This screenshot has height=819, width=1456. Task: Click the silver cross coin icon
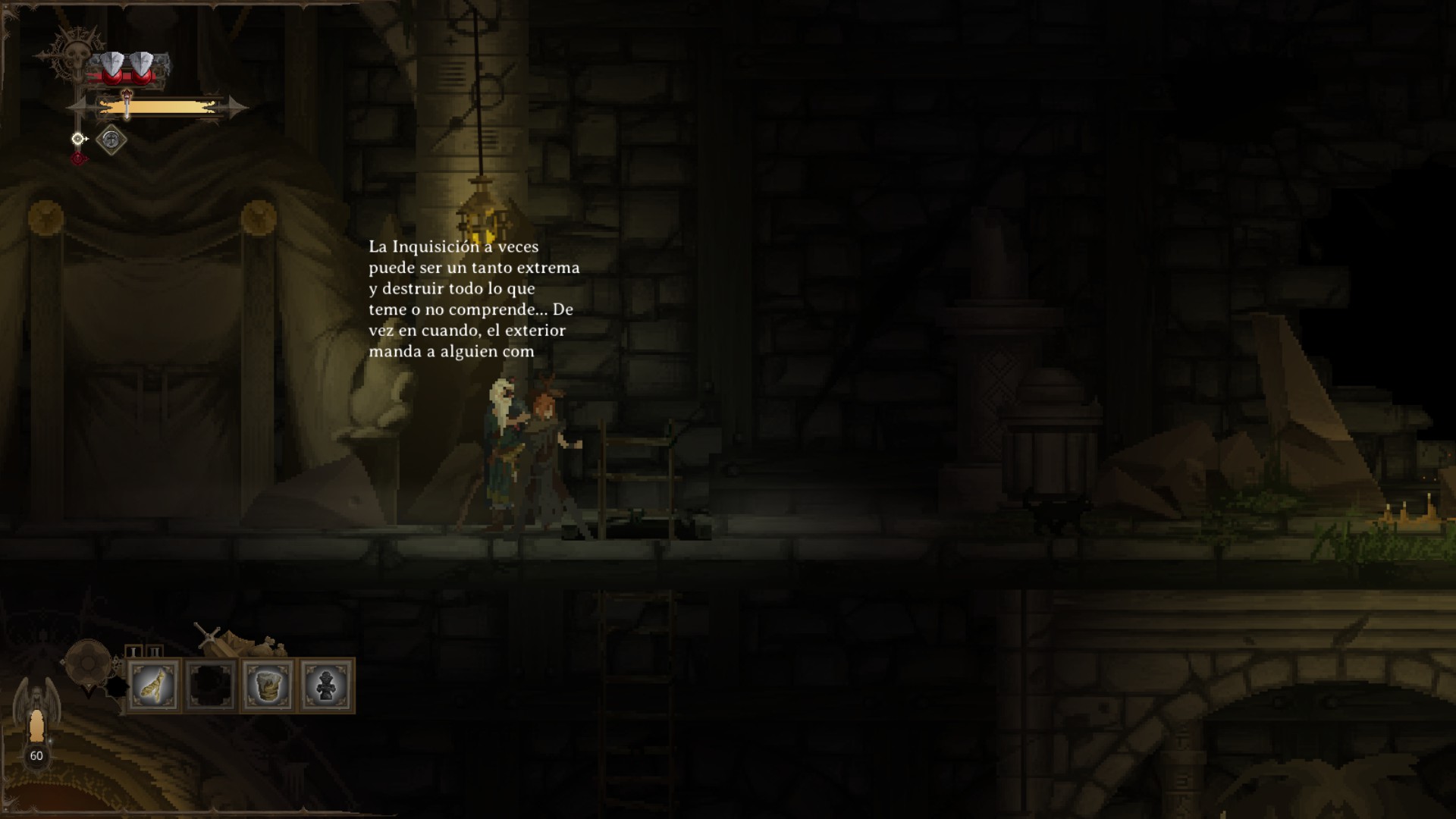(111, 140)
